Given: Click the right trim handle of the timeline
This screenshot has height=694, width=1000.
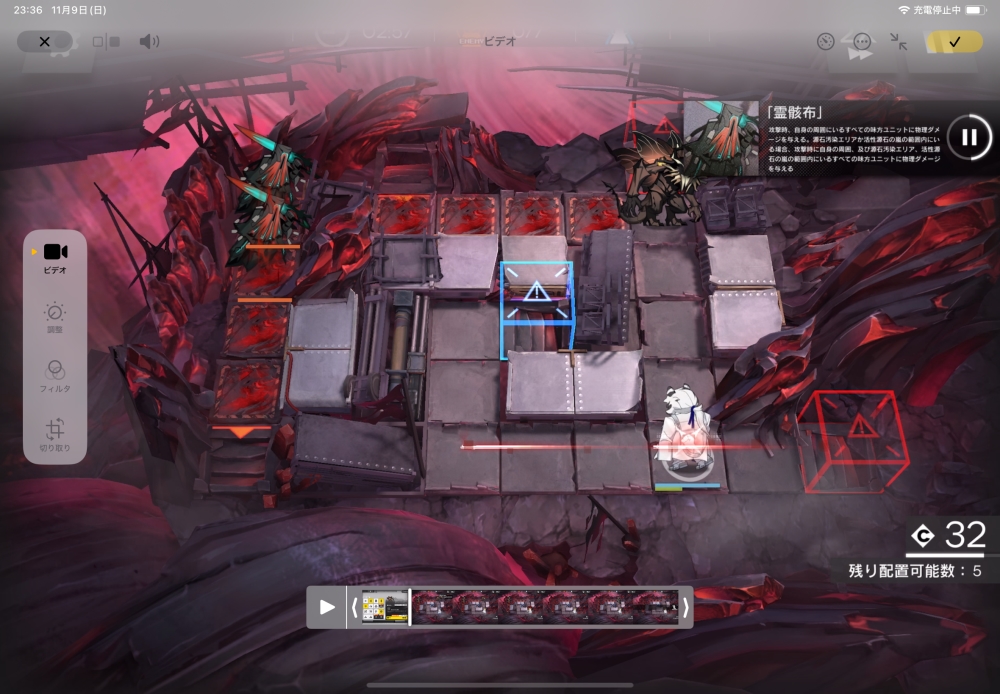Looking at the screenshot, I should pyautogui.click(x=685, y=607).
